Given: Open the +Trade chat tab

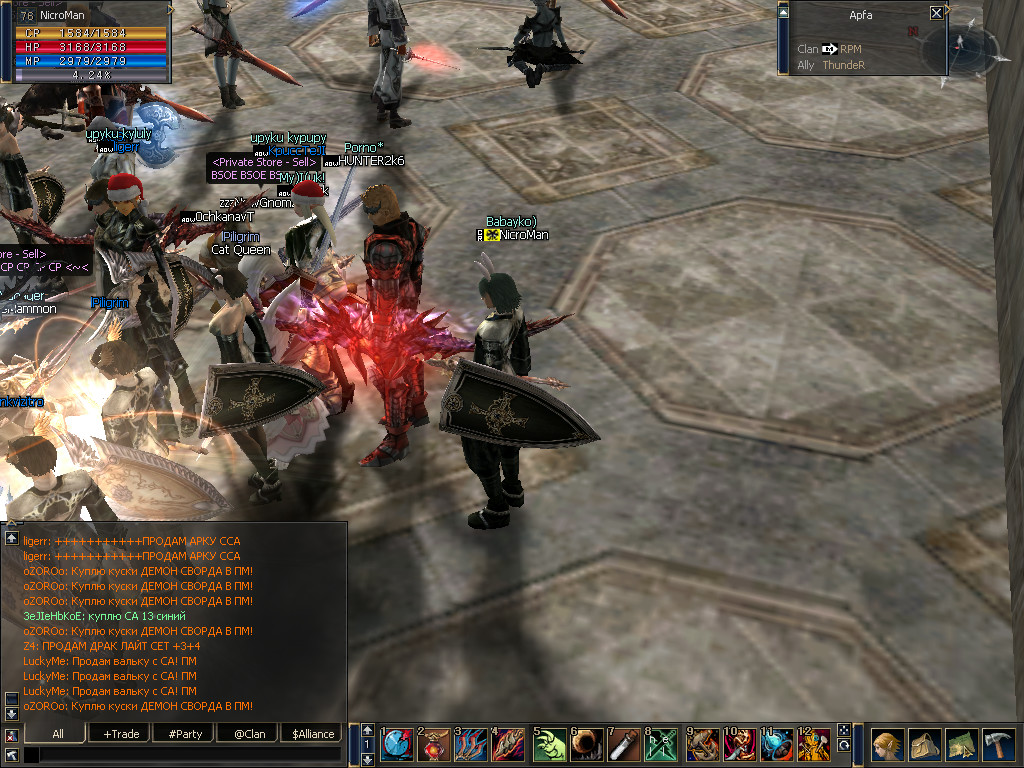Looking at the screenshot, I should (x=121, y=733).
